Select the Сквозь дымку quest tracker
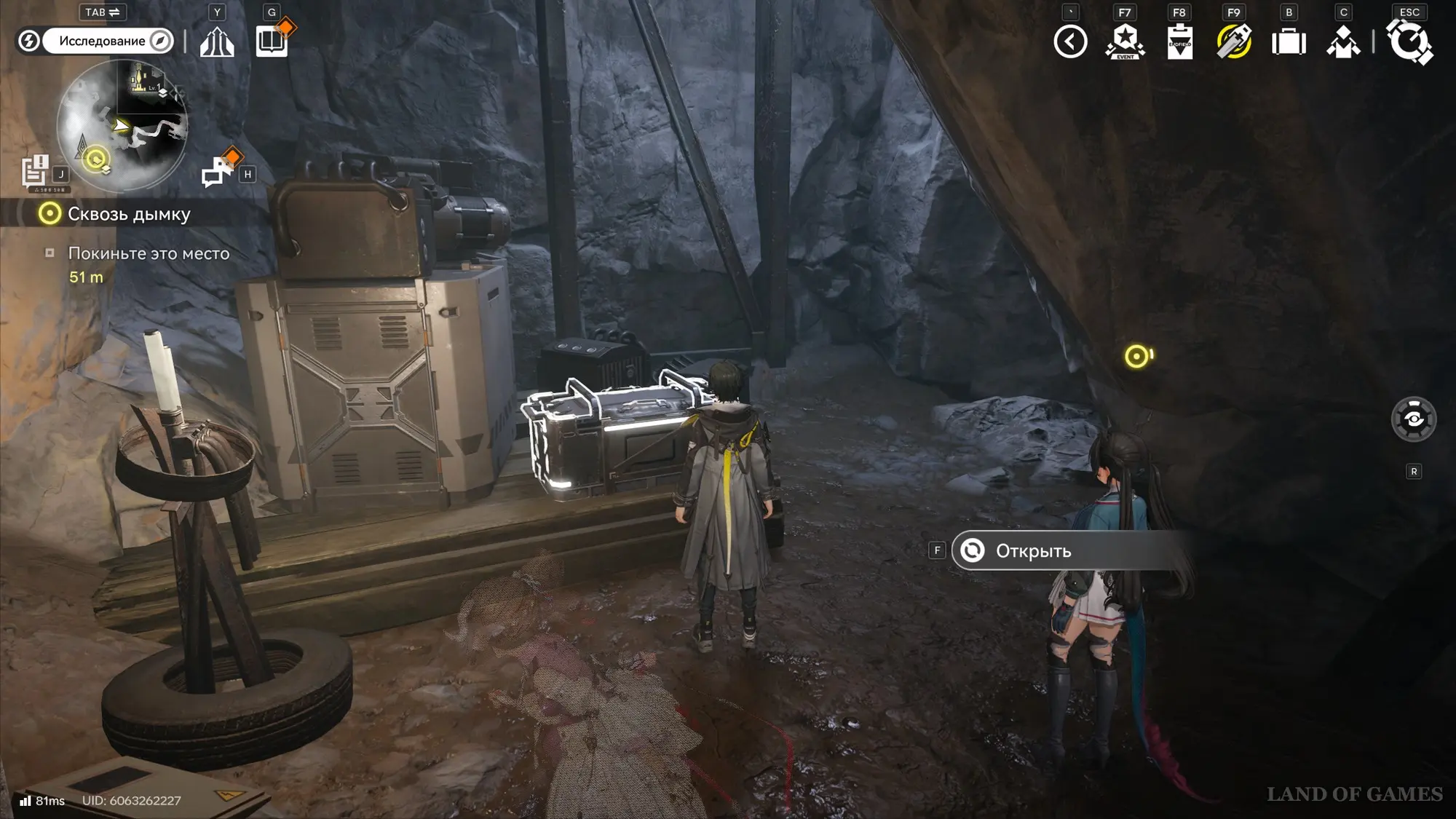 [x=128, y=214]
